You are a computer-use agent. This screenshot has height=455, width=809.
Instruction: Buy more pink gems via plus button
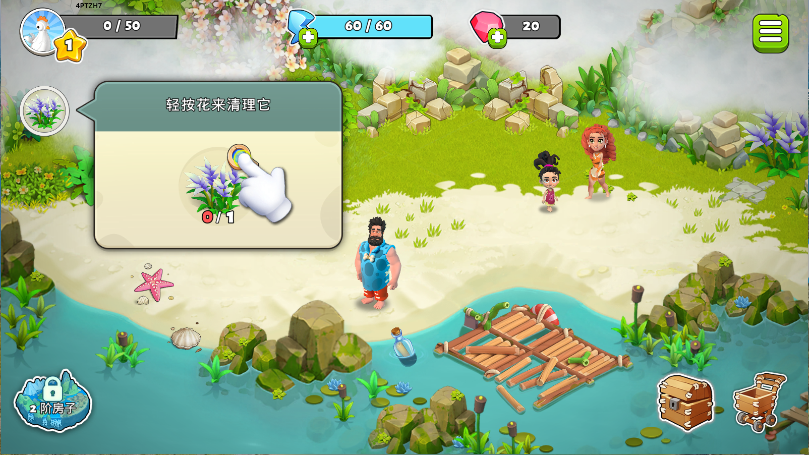tap(497, 39)
